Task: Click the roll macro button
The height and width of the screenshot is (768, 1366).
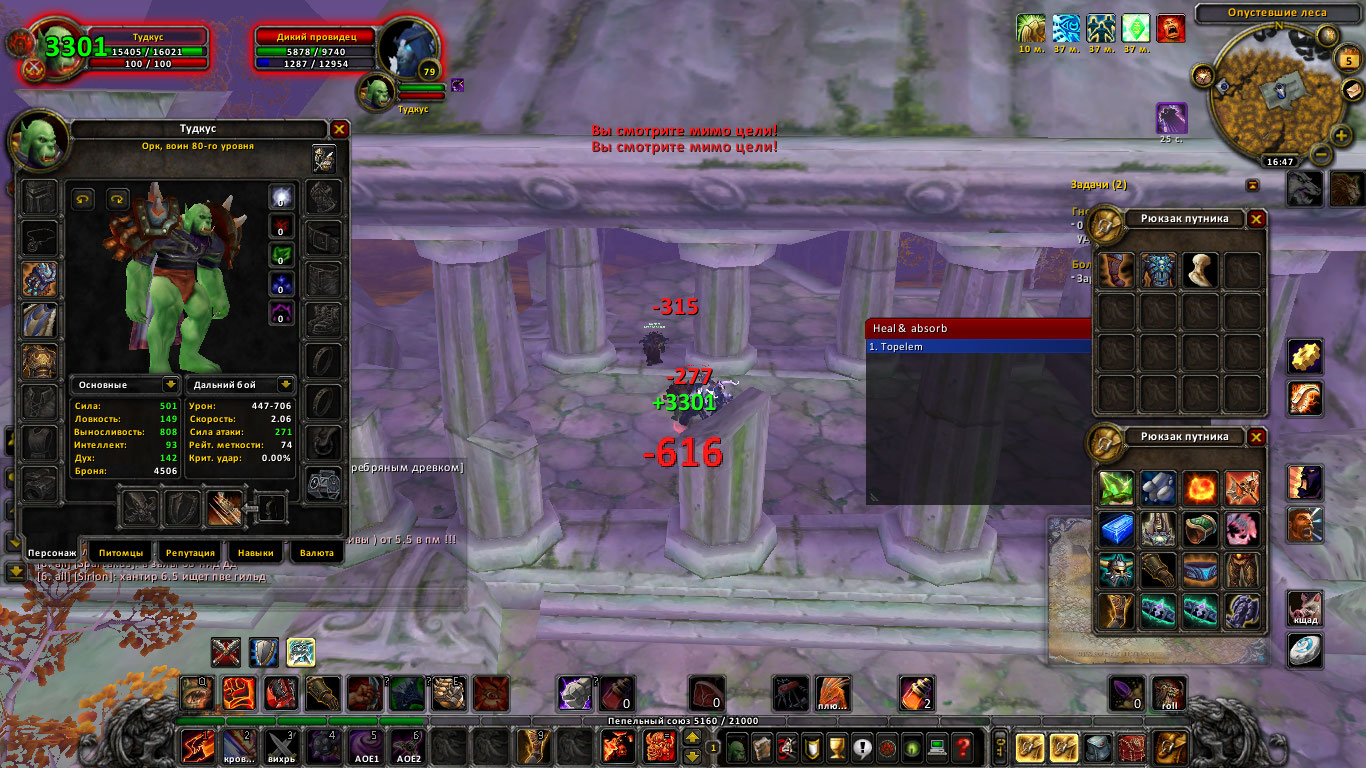Action: tap(1169, 692)
